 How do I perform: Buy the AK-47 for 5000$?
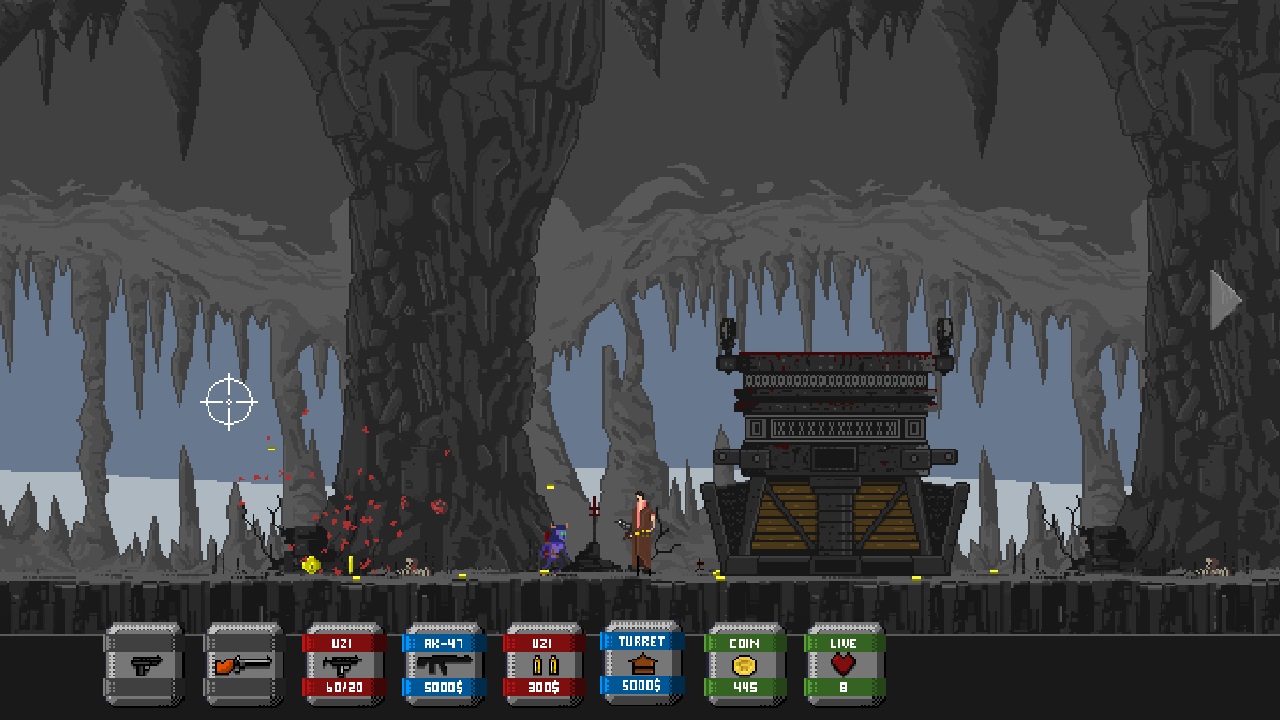[444, 663]
